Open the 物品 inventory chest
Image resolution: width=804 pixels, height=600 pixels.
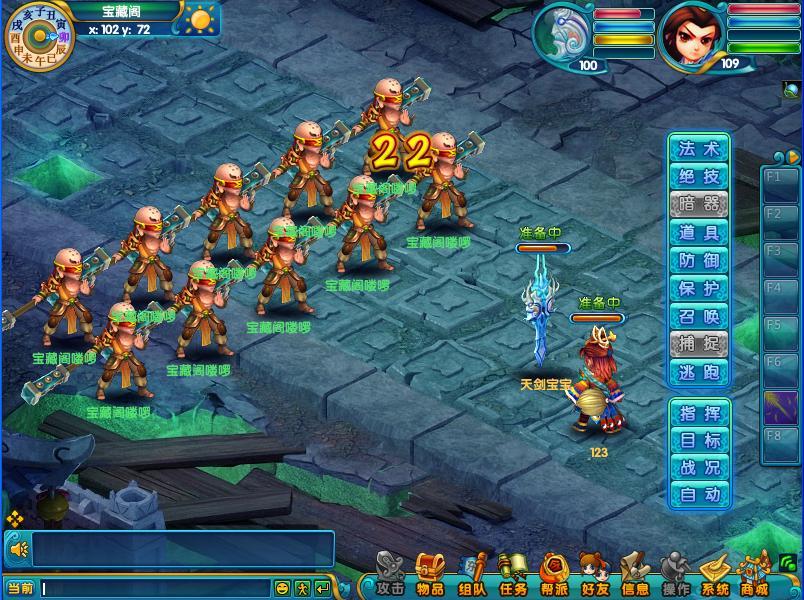430,574
